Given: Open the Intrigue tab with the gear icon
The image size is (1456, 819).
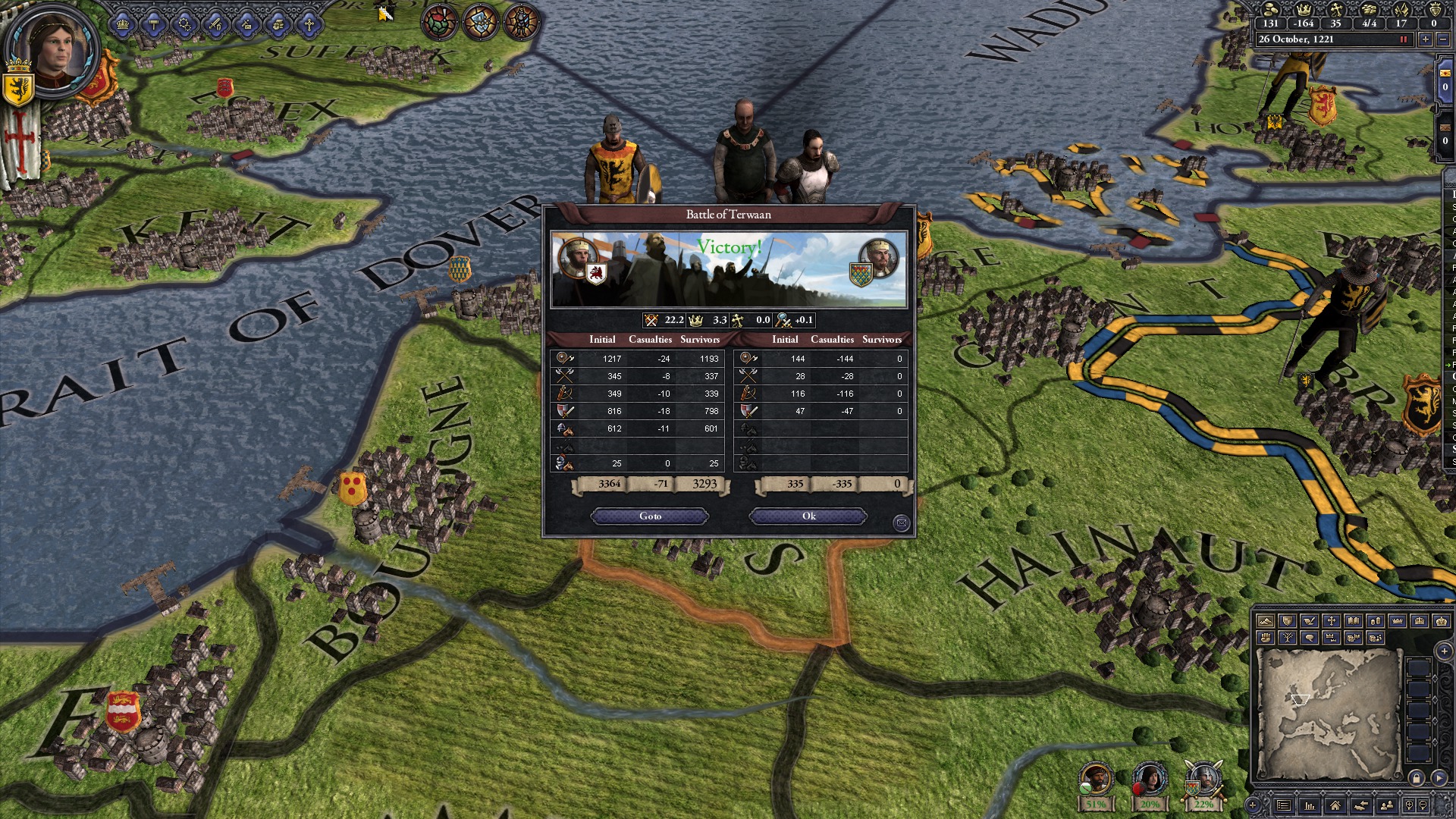Looking at the screenshot, I should coord(185,24).
